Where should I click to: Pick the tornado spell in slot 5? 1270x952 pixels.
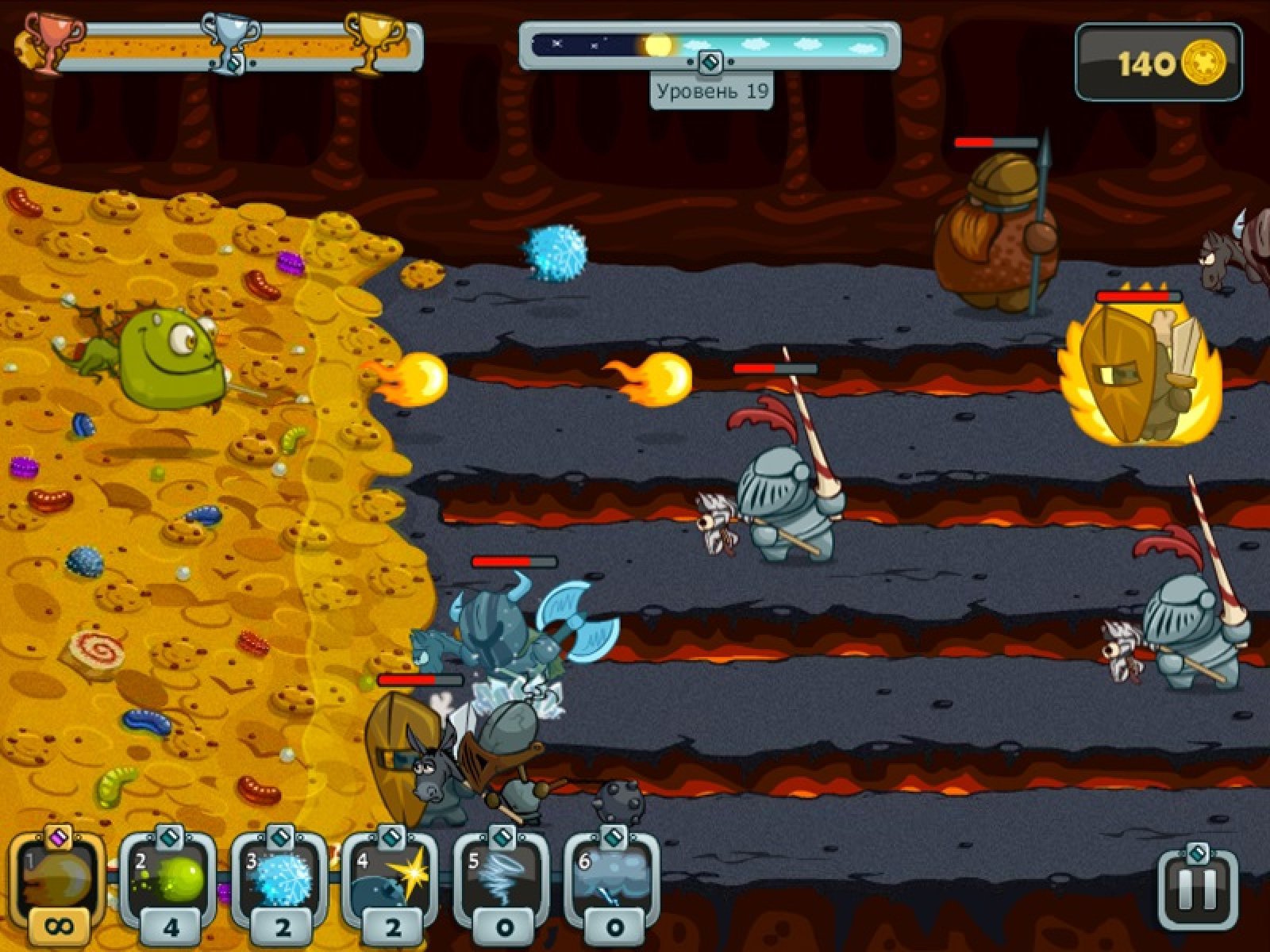[x=502, y=879]
